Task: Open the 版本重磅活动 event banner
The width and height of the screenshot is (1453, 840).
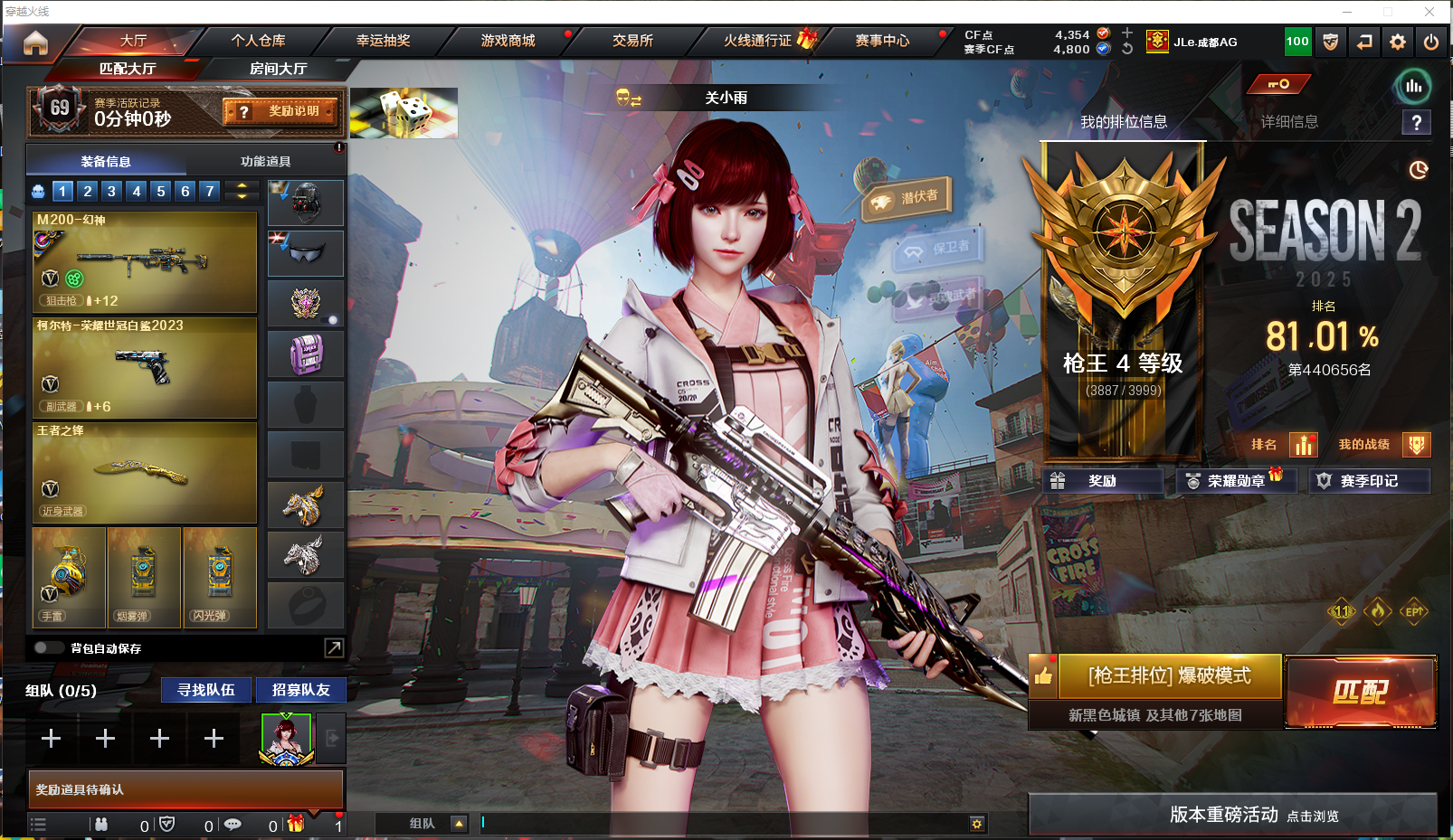Action: tap(1232, 815)
